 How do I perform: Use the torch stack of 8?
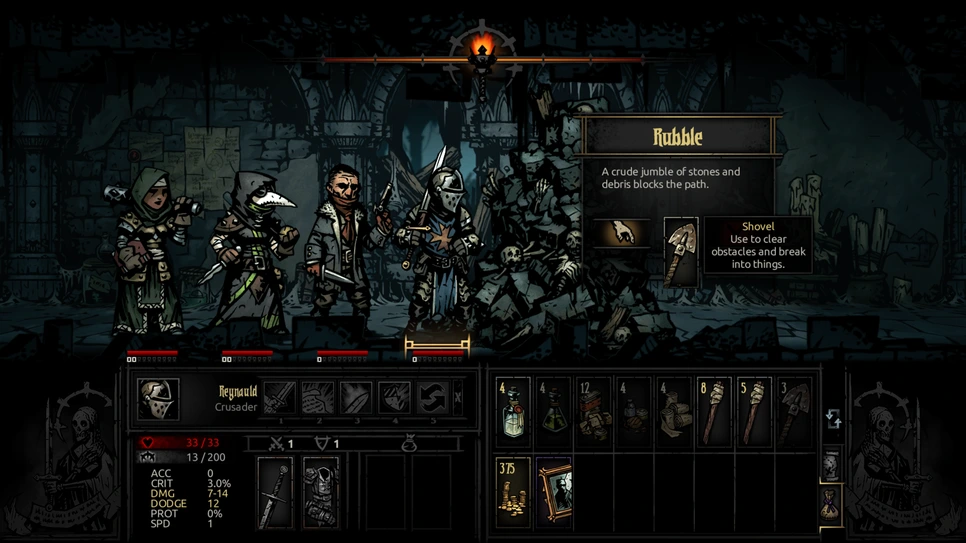pyautogui.click(x=714, y=411)
